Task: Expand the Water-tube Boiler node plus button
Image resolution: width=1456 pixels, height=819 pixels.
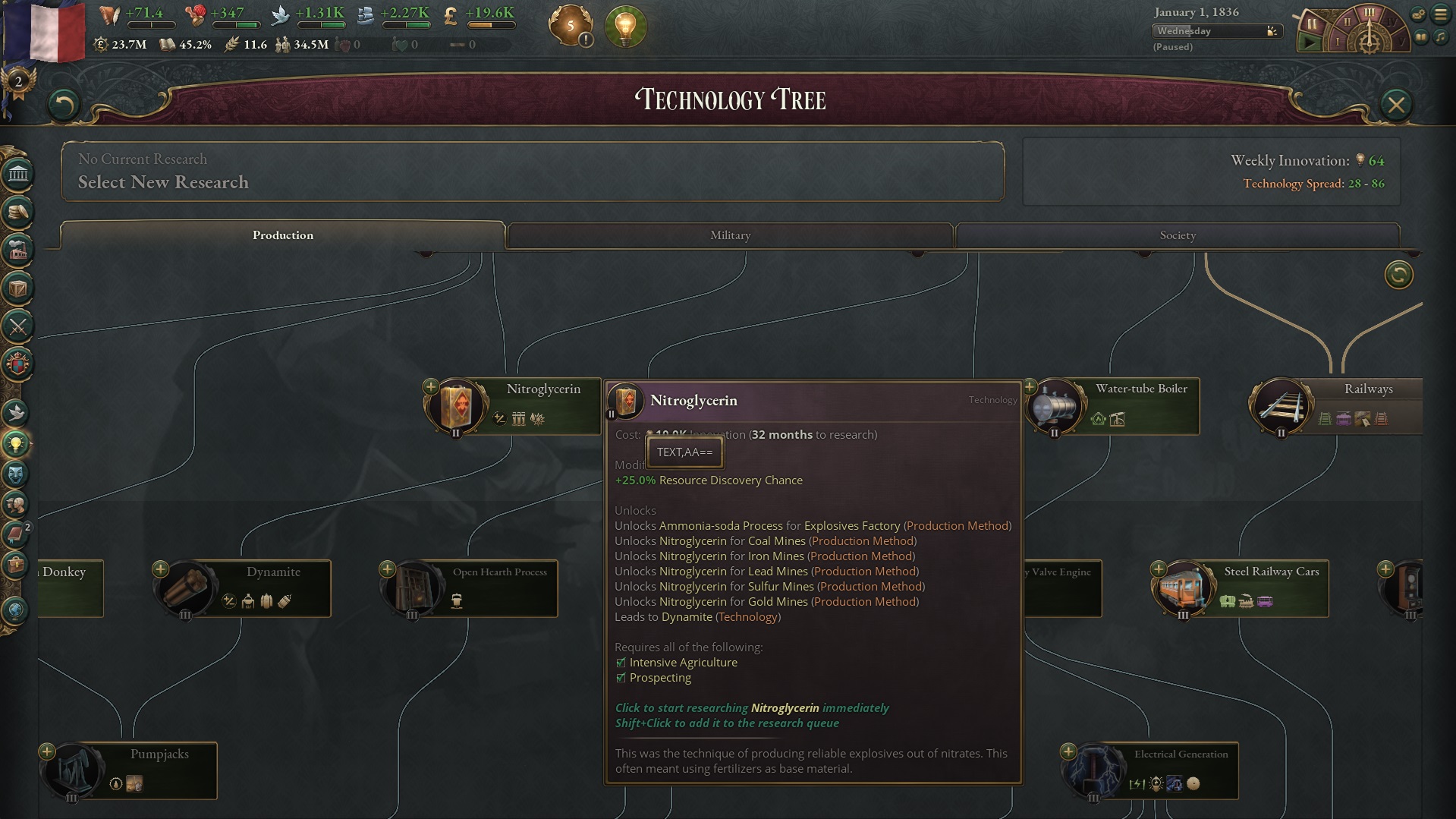Action: pyautogui.click(x=1029, y=386)
